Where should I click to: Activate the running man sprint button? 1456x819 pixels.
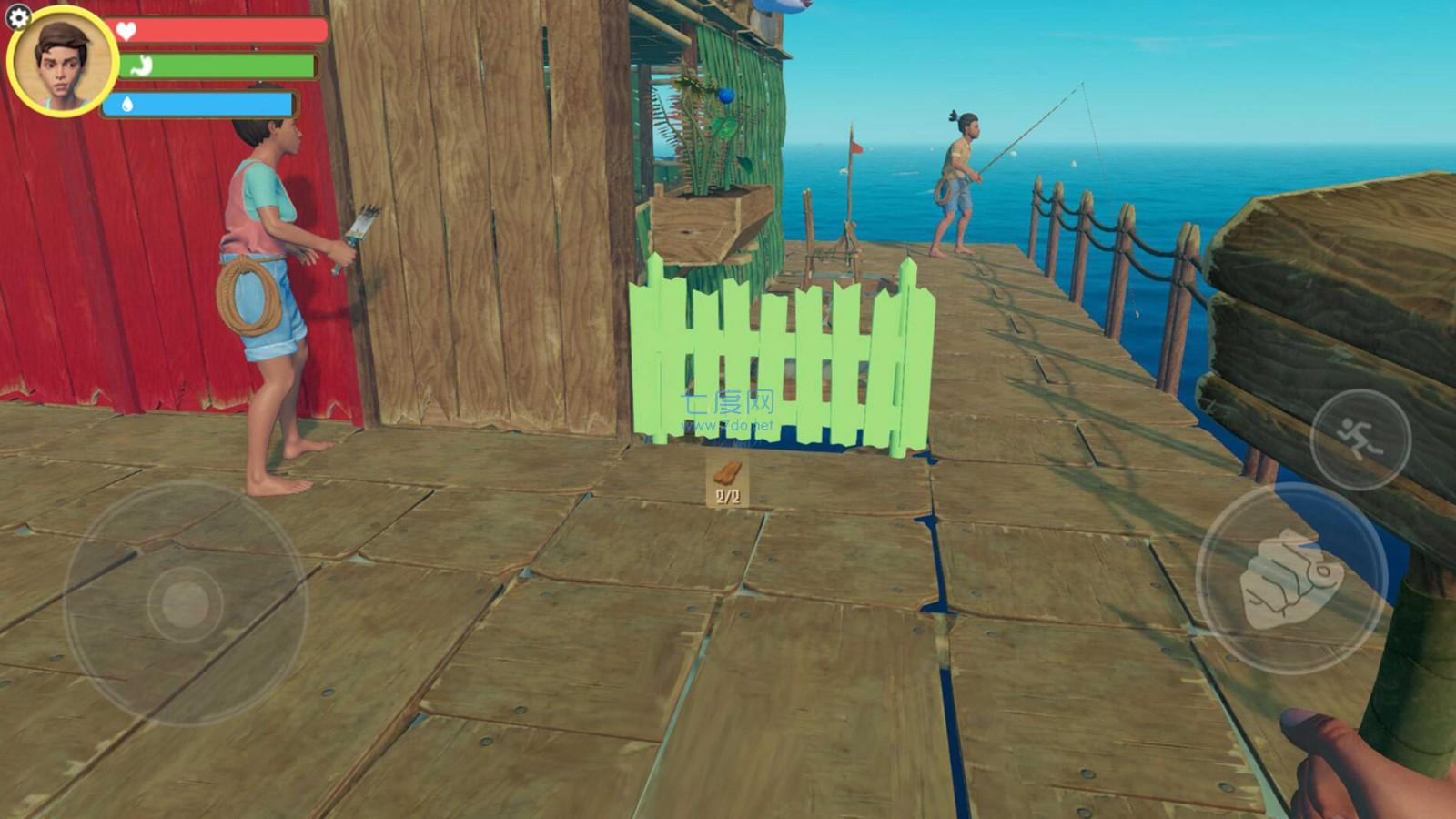pos(1360,440)
